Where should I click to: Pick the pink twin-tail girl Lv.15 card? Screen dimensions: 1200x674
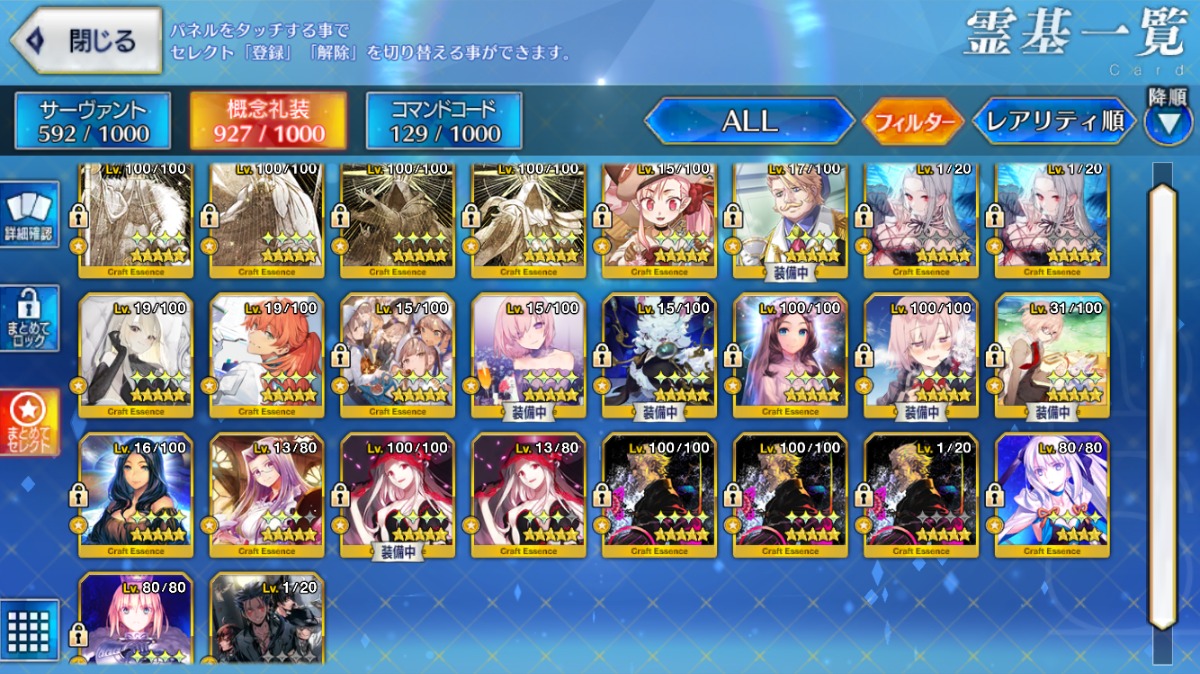659,217
